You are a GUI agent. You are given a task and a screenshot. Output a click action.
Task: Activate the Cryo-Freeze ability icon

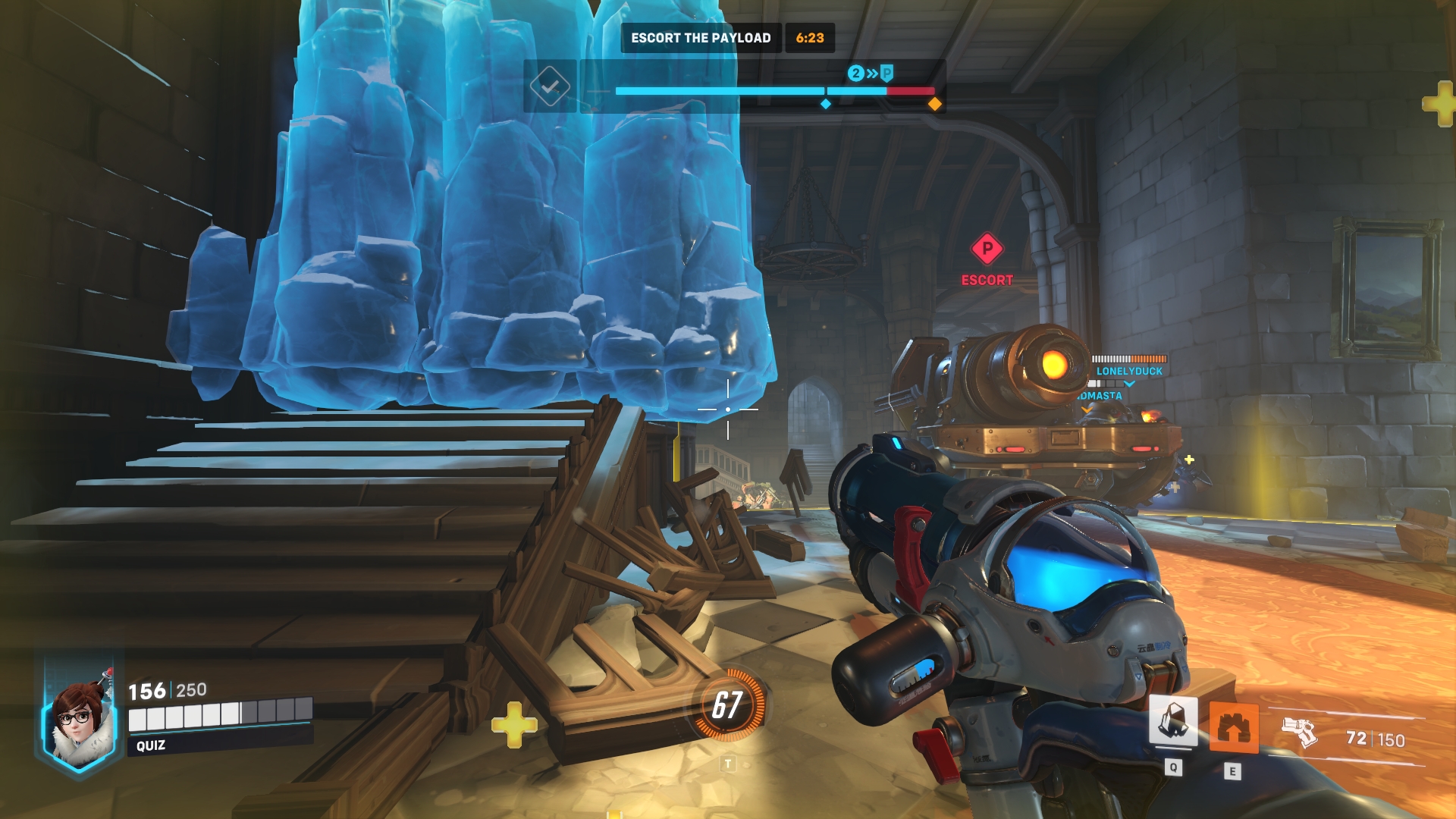(1173, 721)
